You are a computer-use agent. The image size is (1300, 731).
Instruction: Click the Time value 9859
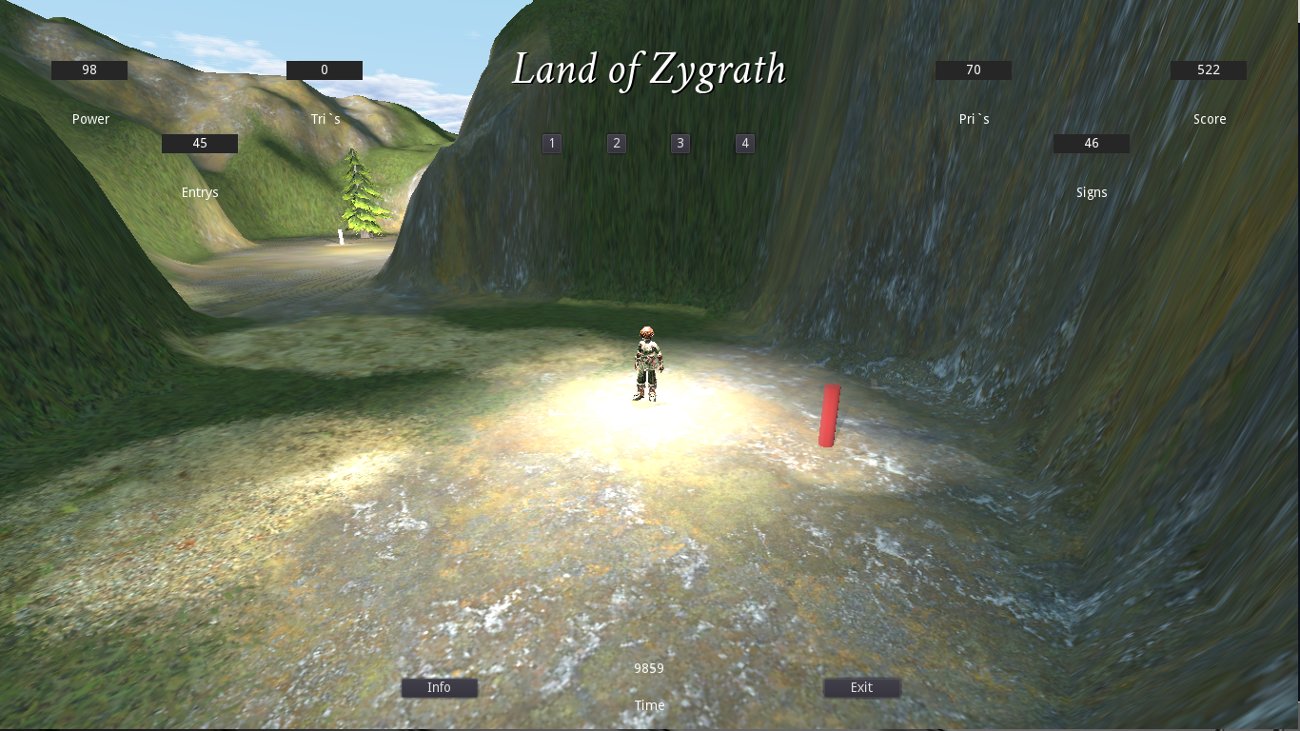click(648, 668)
